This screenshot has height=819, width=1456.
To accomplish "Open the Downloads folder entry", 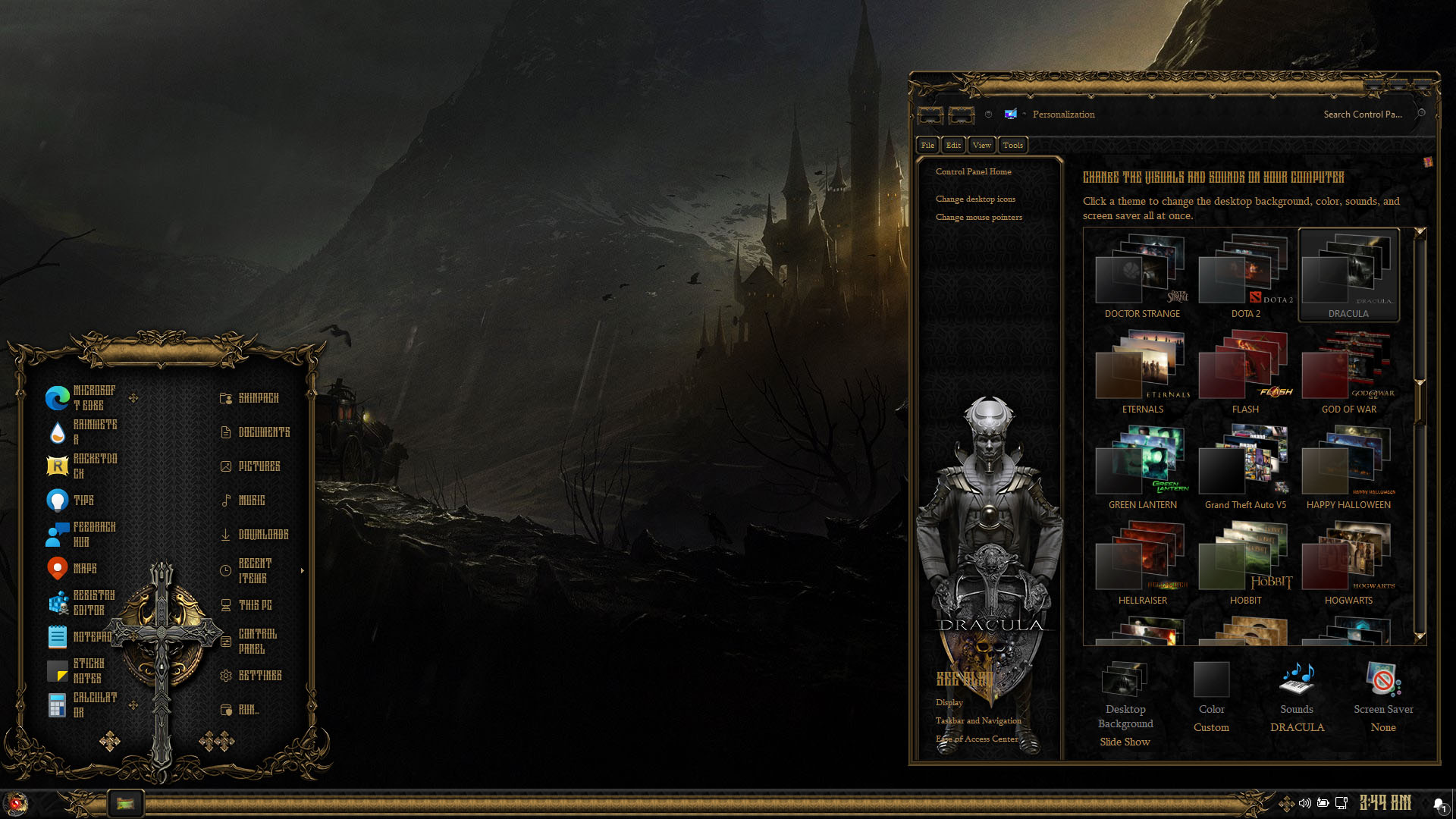I will pos(262,535).
